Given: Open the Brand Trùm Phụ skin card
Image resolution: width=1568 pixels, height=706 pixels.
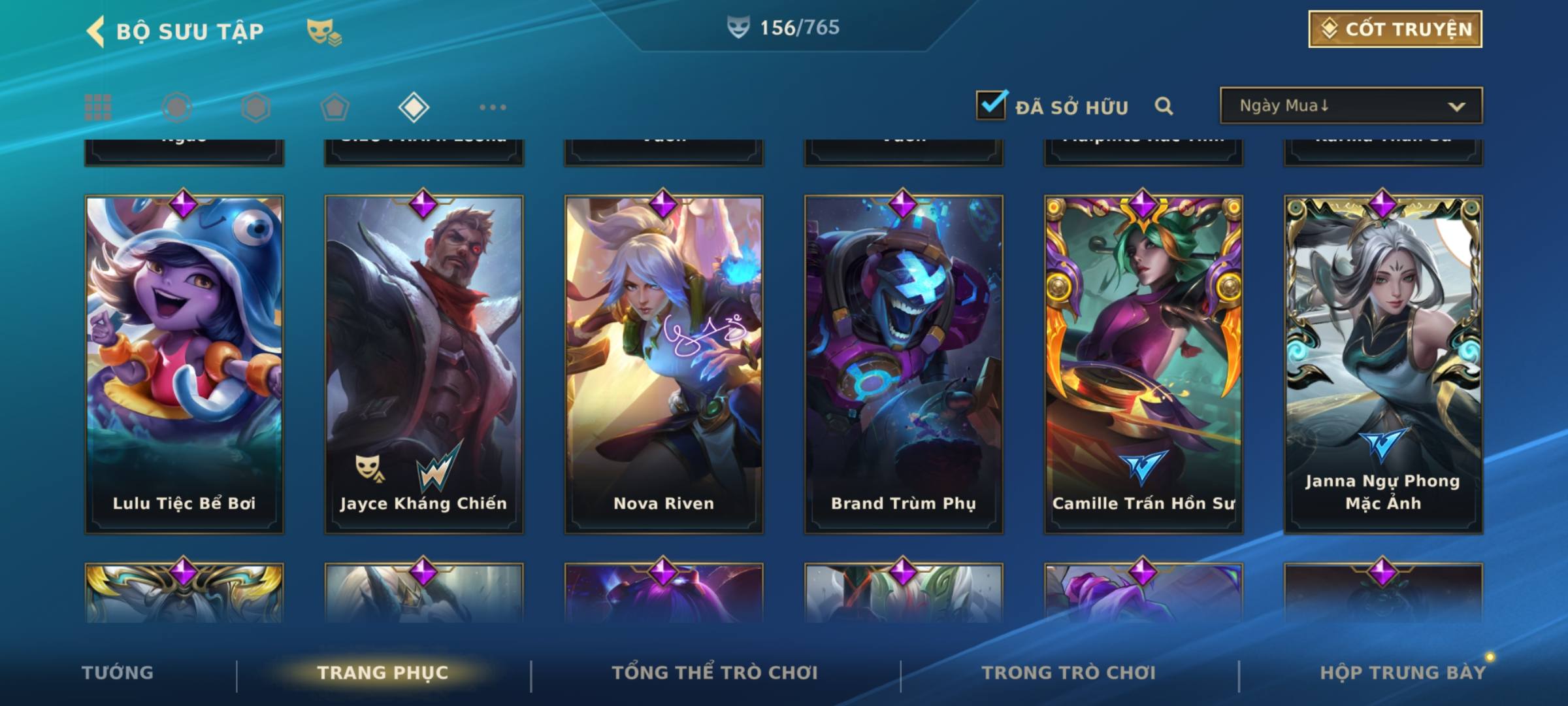Looking at the screenshot, I should (904, 364).
